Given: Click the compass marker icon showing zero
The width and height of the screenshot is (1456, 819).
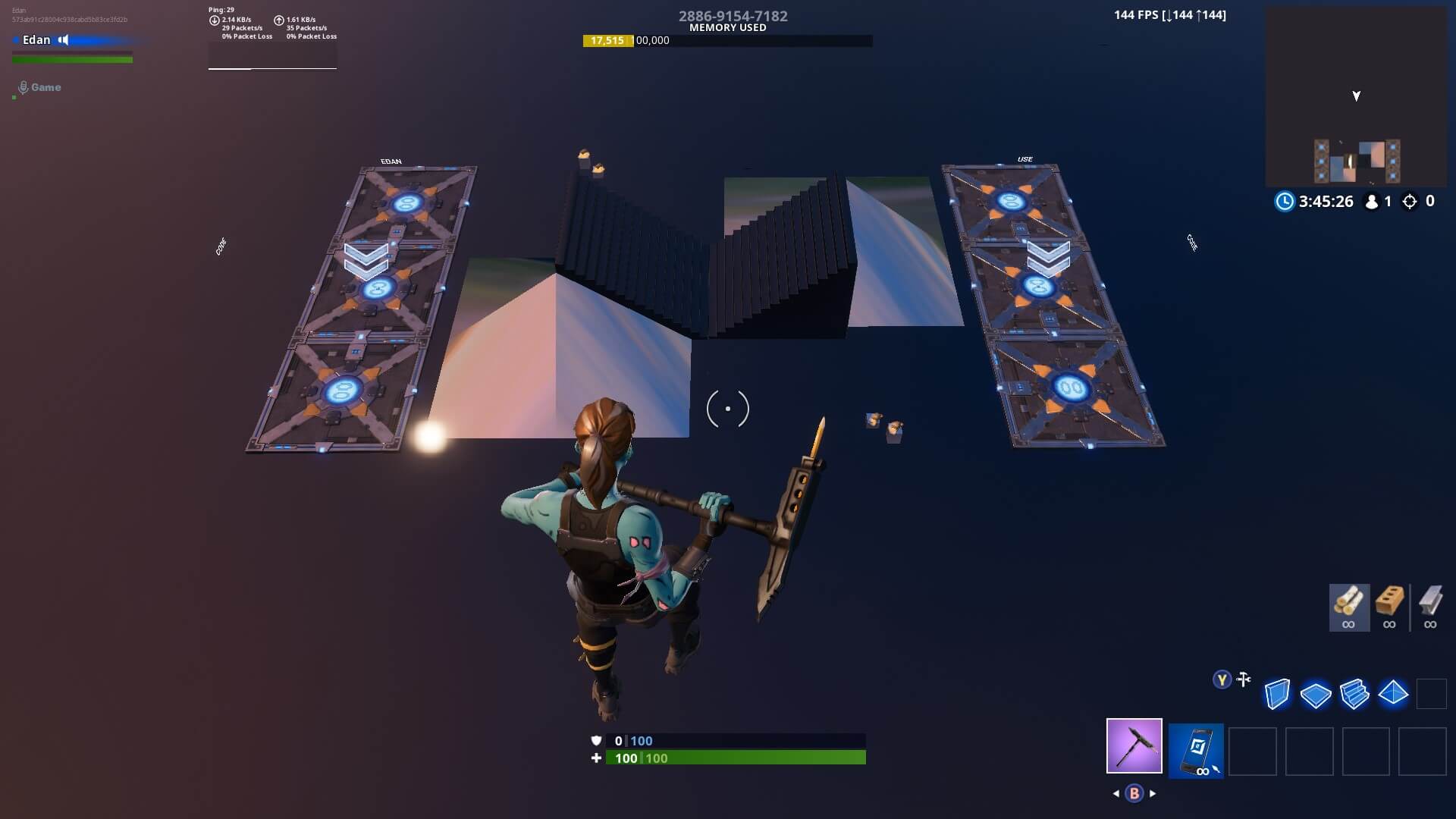Looking at the screenshot, I should click(1409, 201).
